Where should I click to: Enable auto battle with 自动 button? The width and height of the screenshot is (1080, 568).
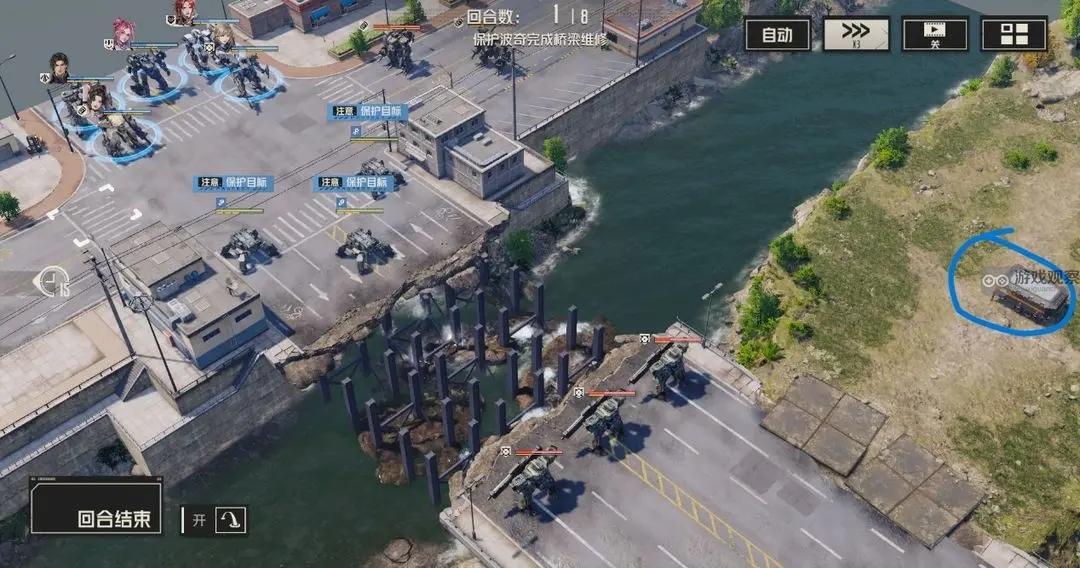(x=777, y=35)
